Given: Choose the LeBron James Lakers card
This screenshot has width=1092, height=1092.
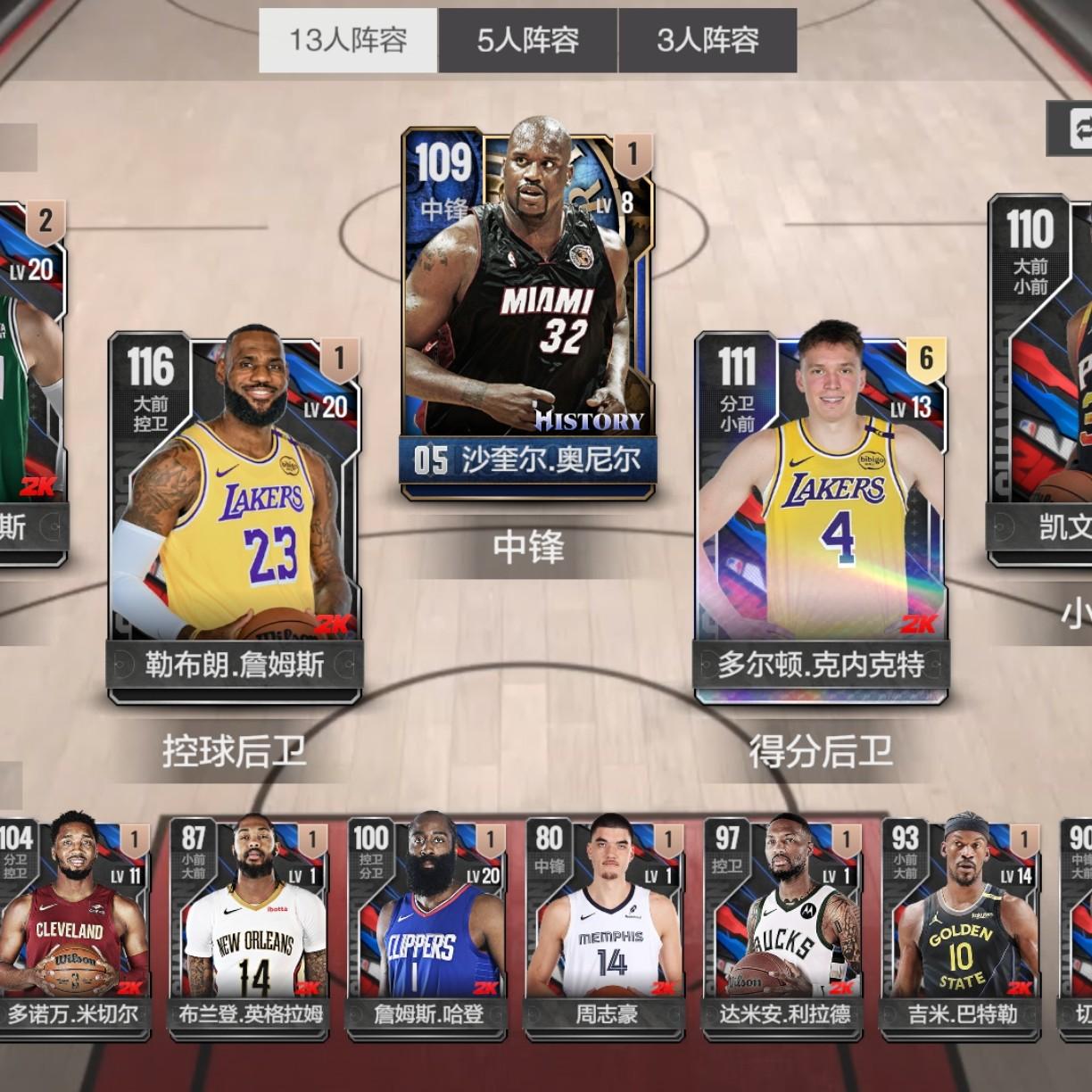Looking at the screenshot, I should point(235,517).
